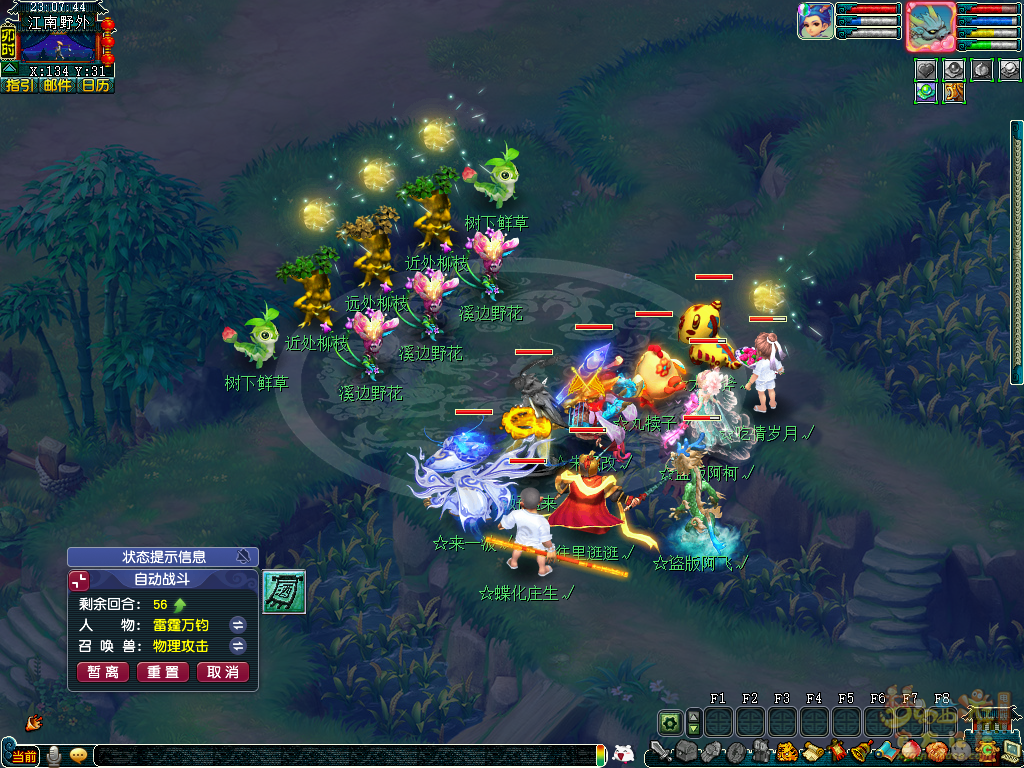This screenshot has height=768, width=1024.
Task: Click the golden beast buff icon
Action: (953, 93)
